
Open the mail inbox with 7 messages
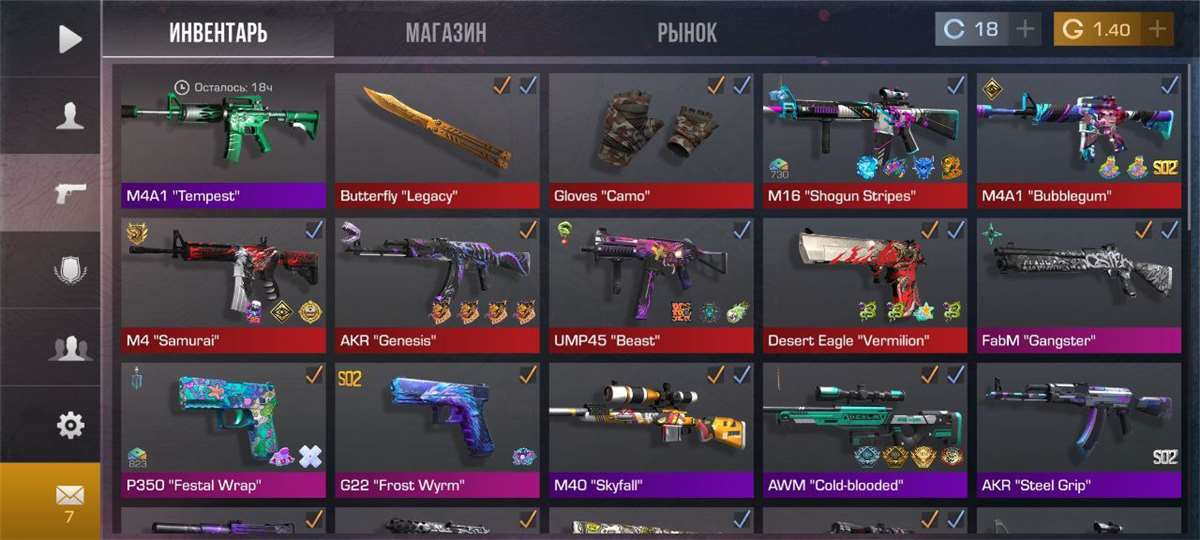point(69,500)
